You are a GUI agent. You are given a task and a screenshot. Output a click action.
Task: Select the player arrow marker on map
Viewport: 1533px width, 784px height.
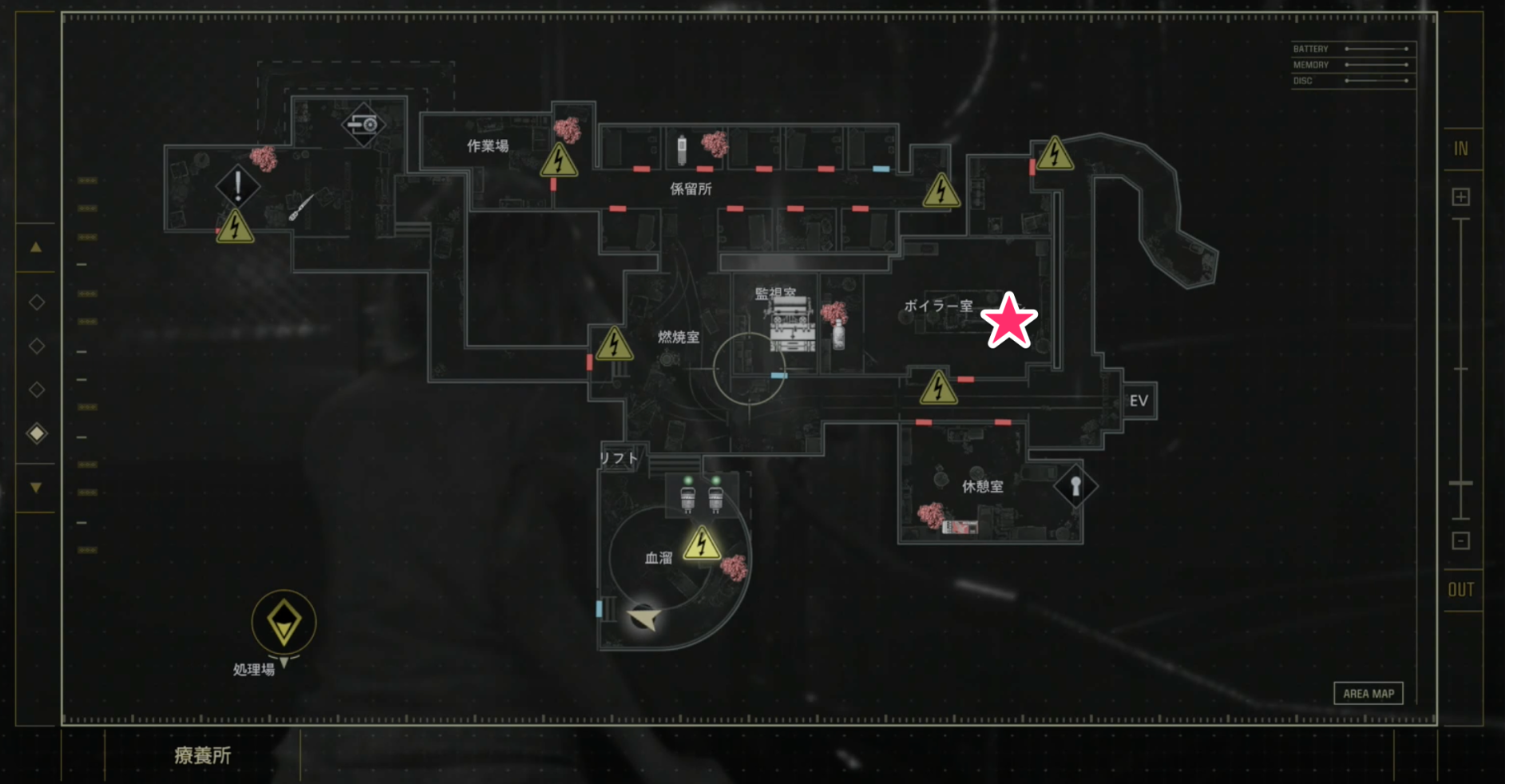(x=645, y=618)
